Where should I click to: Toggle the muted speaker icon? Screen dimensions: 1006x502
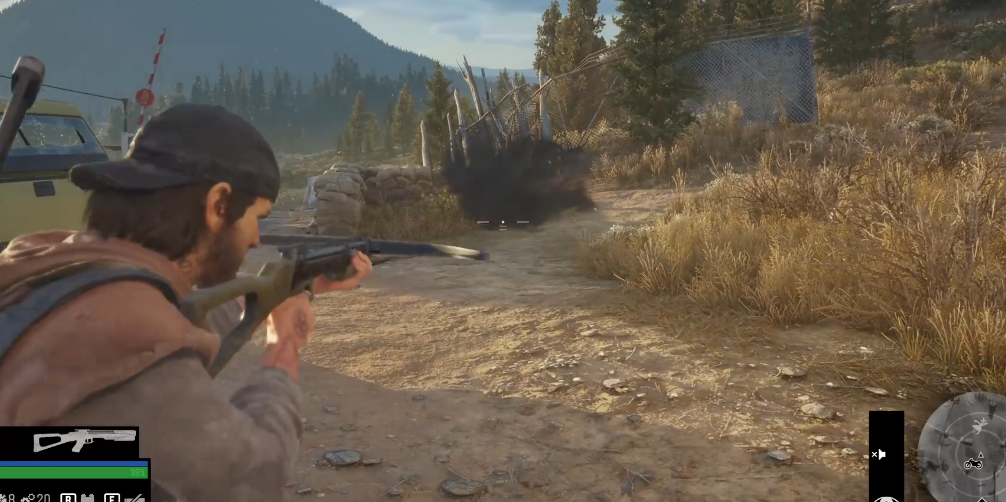tap(879, 454)
